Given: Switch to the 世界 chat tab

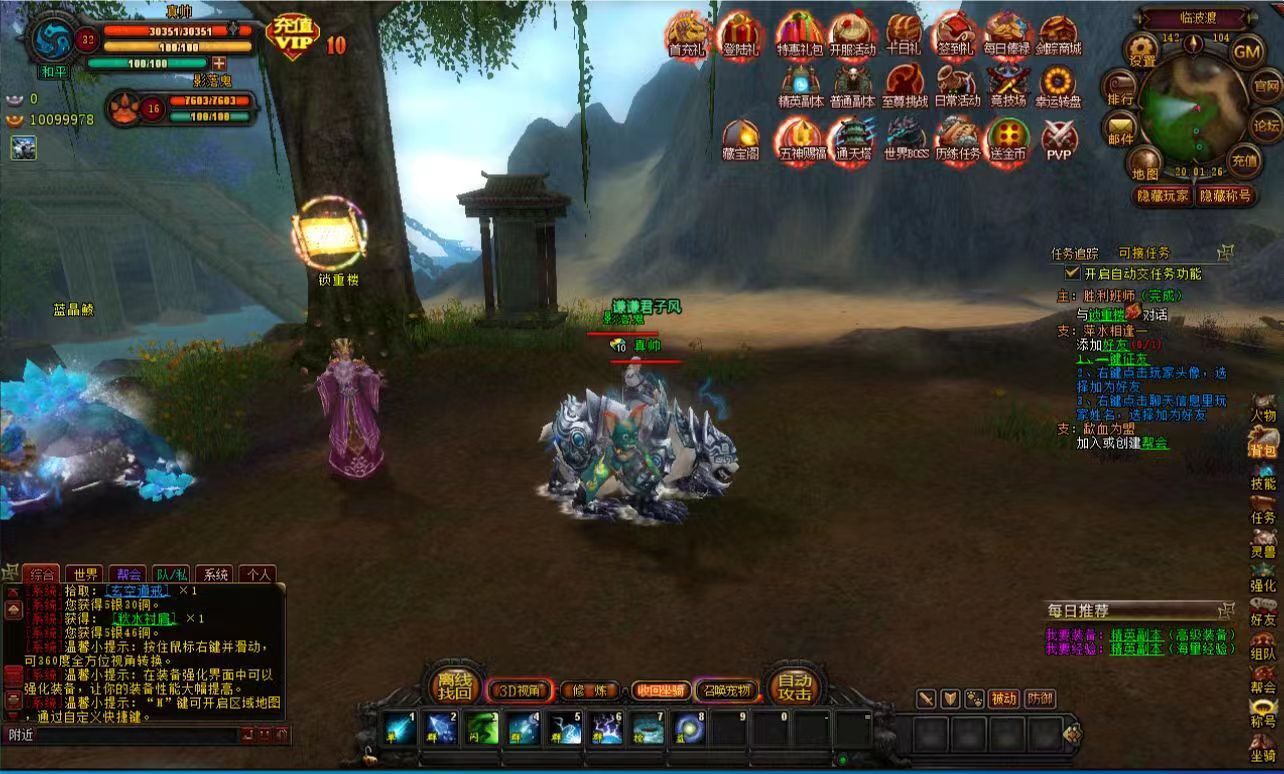Looking at the screenshot, I should (87, 574).
